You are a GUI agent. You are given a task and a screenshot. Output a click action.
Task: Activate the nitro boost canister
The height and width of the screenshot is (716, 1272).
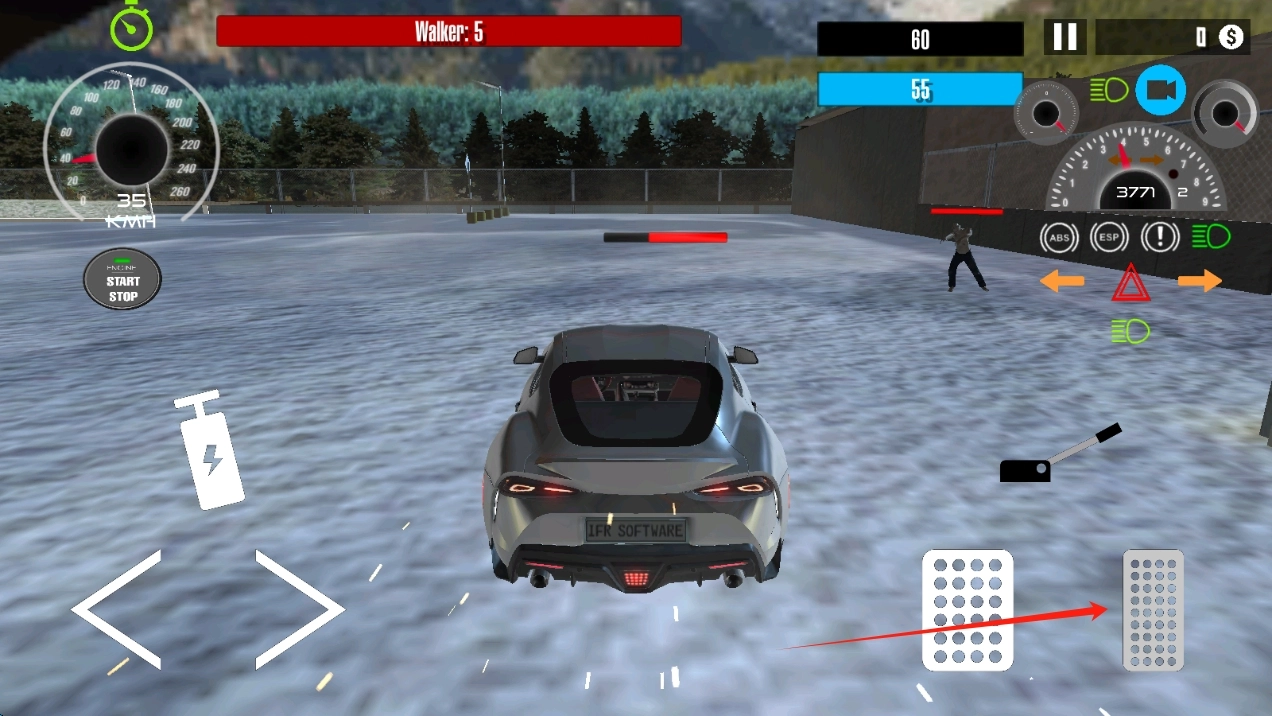[x=210, y=451]
